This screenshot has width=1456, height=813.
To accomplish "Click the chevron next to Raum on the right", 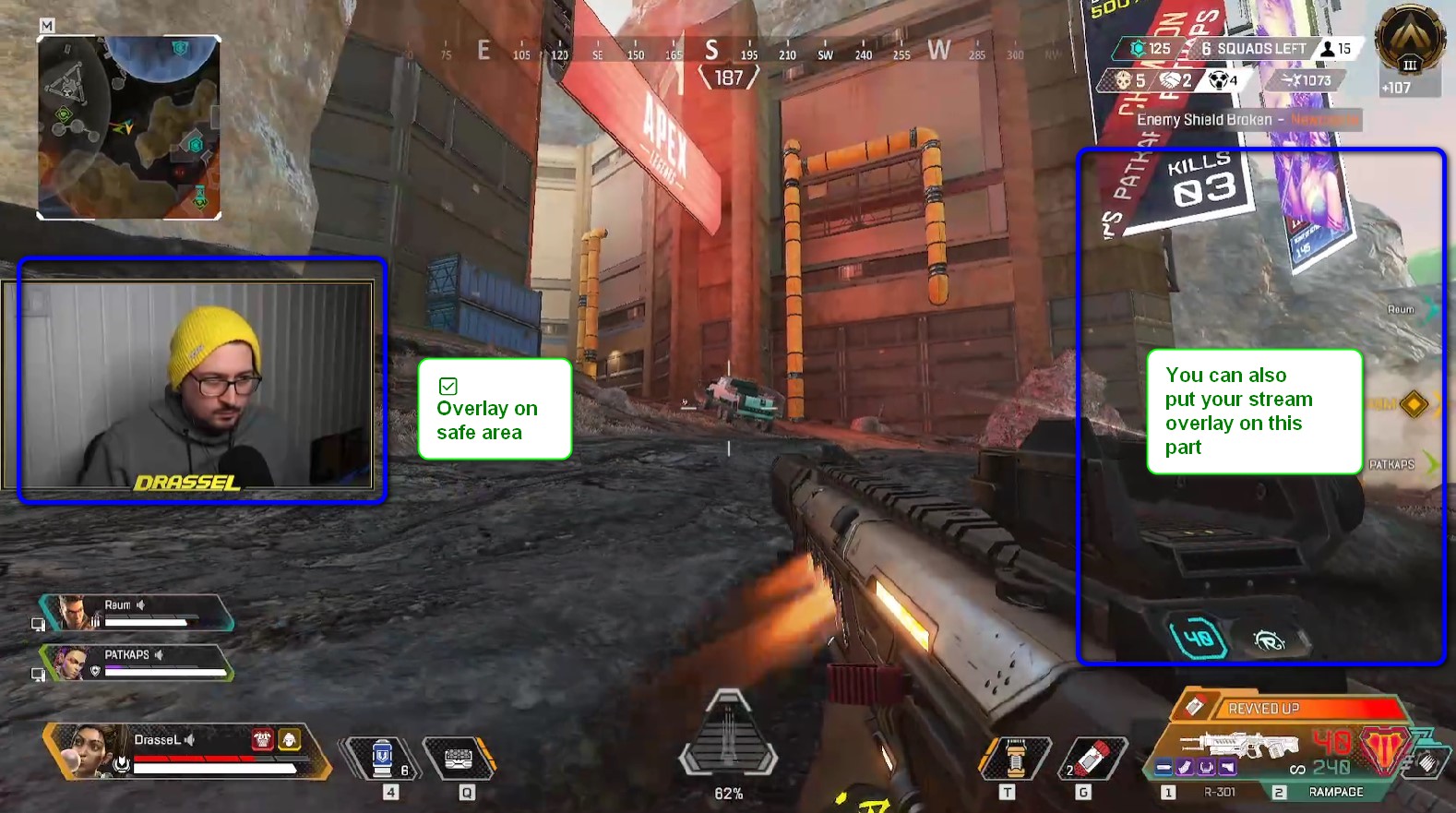I will [x=1429, y=309].
